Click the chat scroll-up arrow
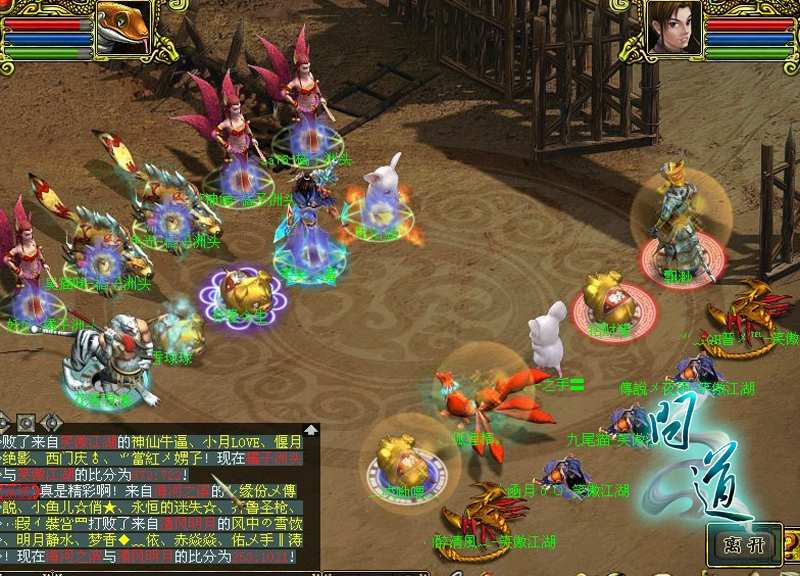Screen dimensions: 800x576 [312, 430]
